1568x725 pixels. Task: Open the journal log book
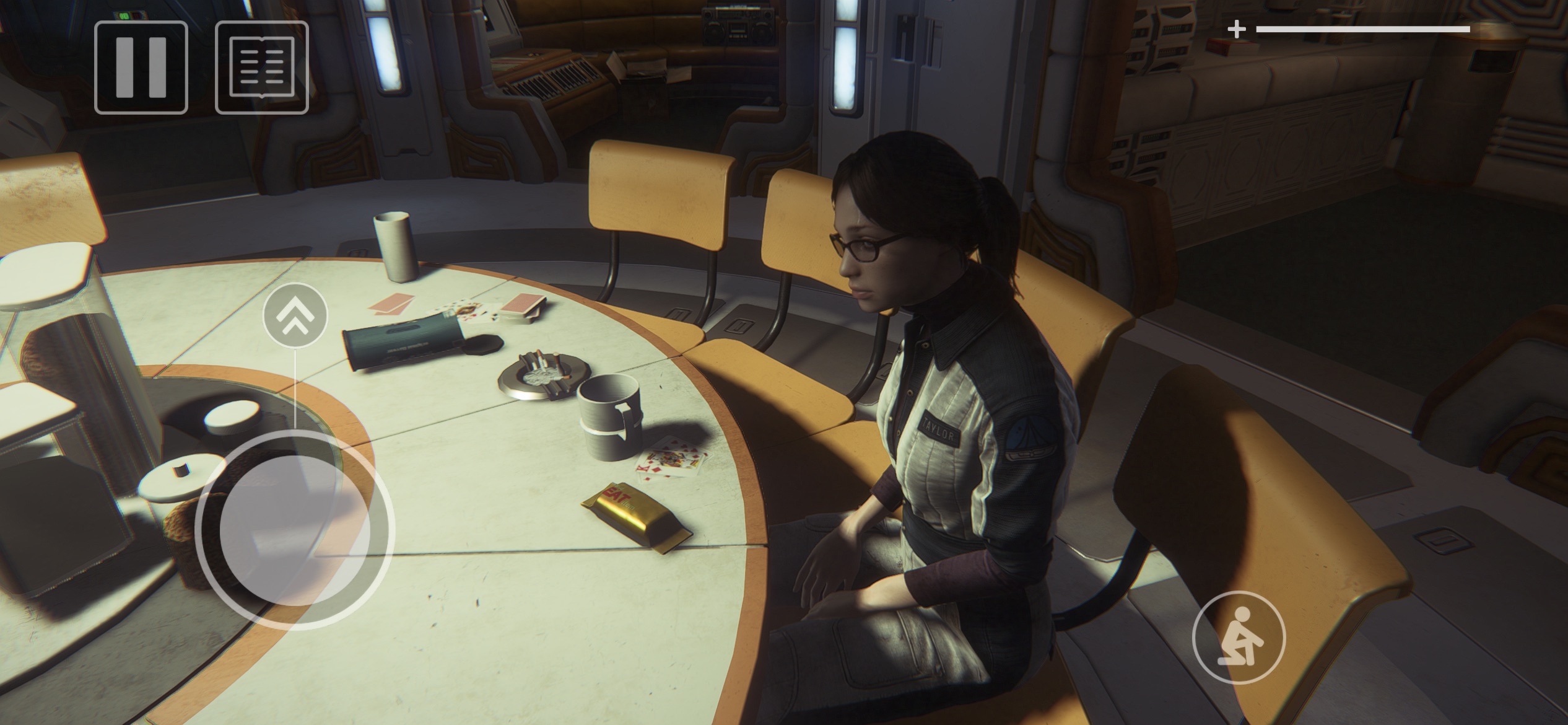coord(262,68)
